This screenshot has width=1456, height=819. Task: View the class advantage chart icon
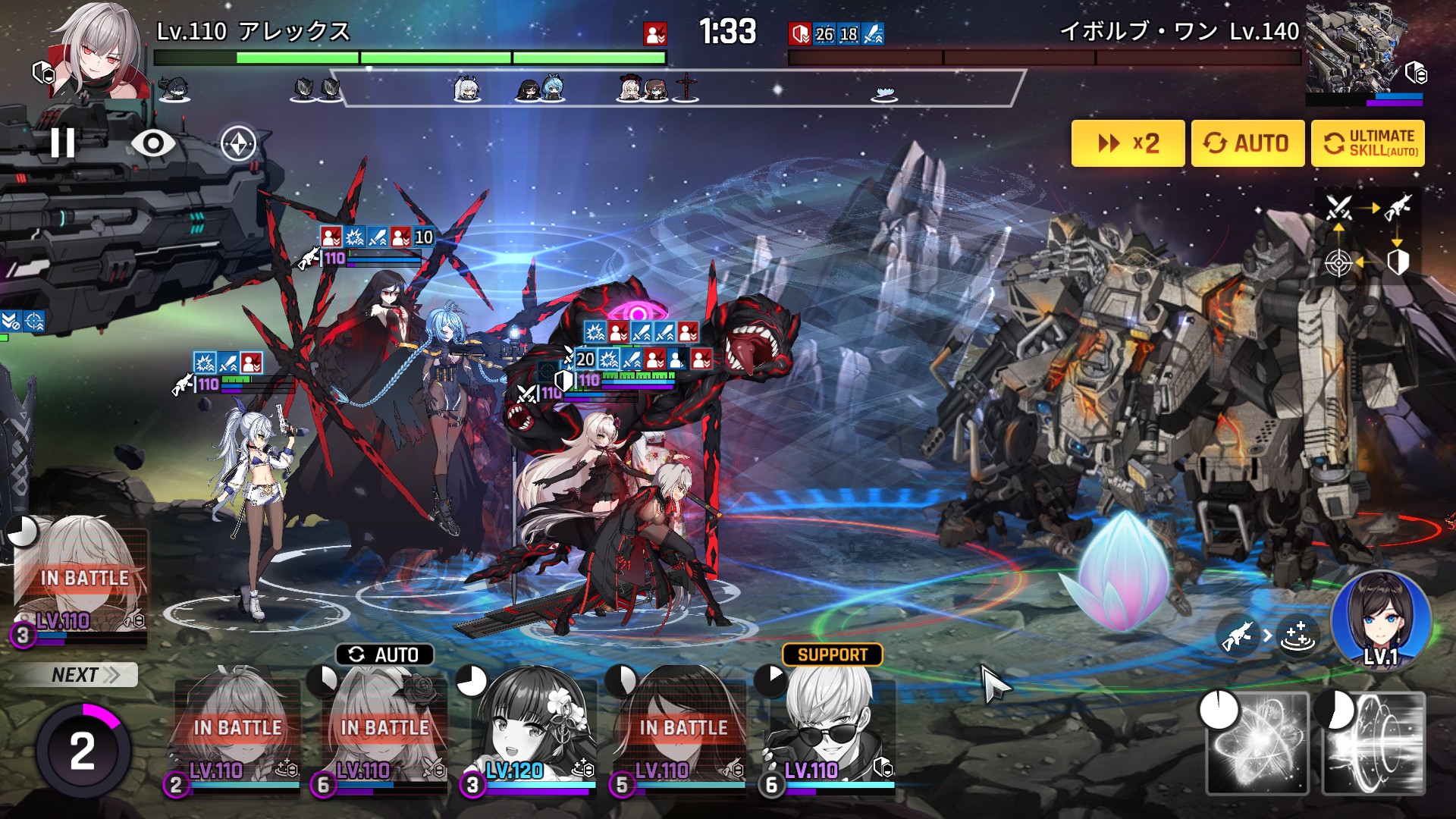pyautogui.click(x=1368, y=235)
